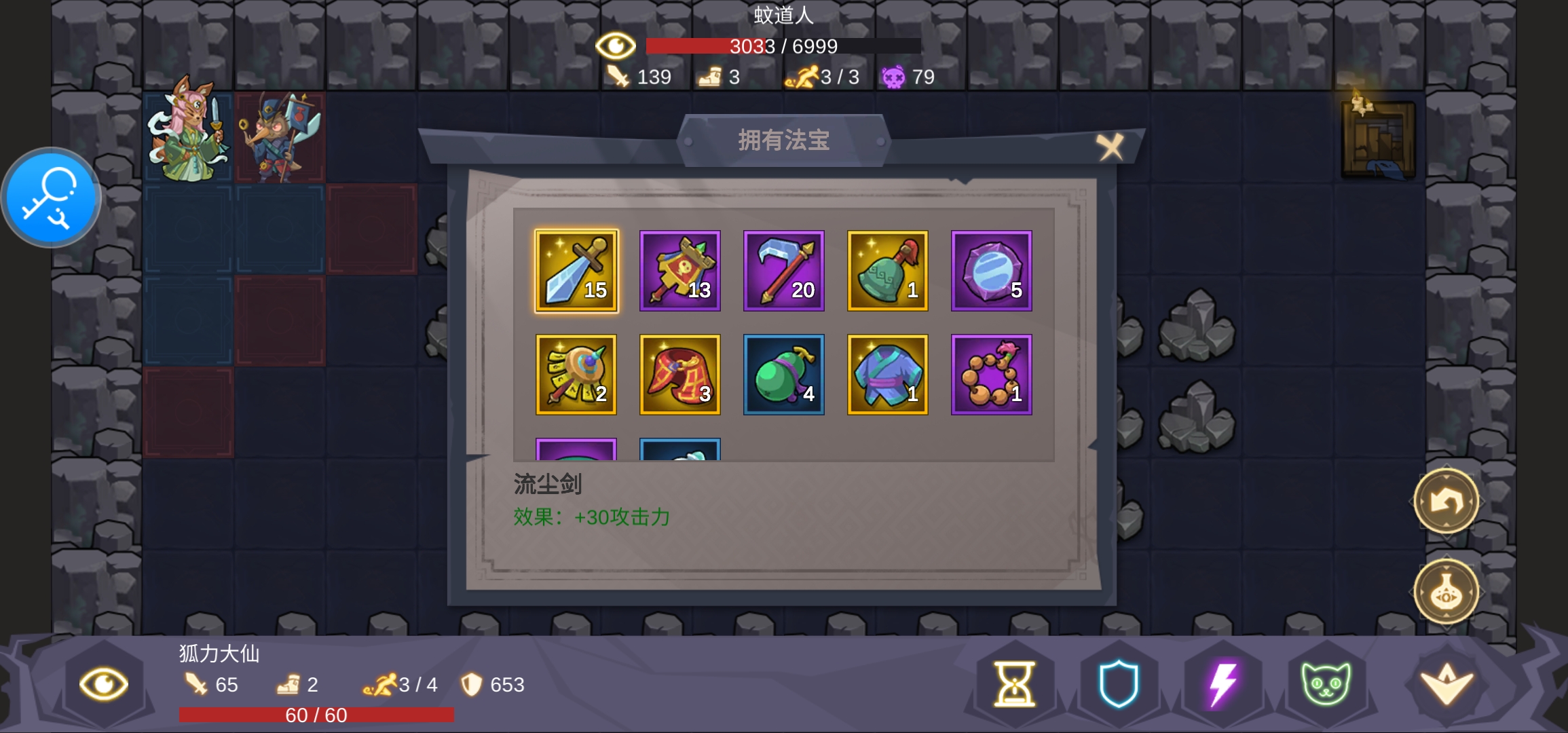
Task: Click the round undo arrow button
Action: tap(1446, 502)
